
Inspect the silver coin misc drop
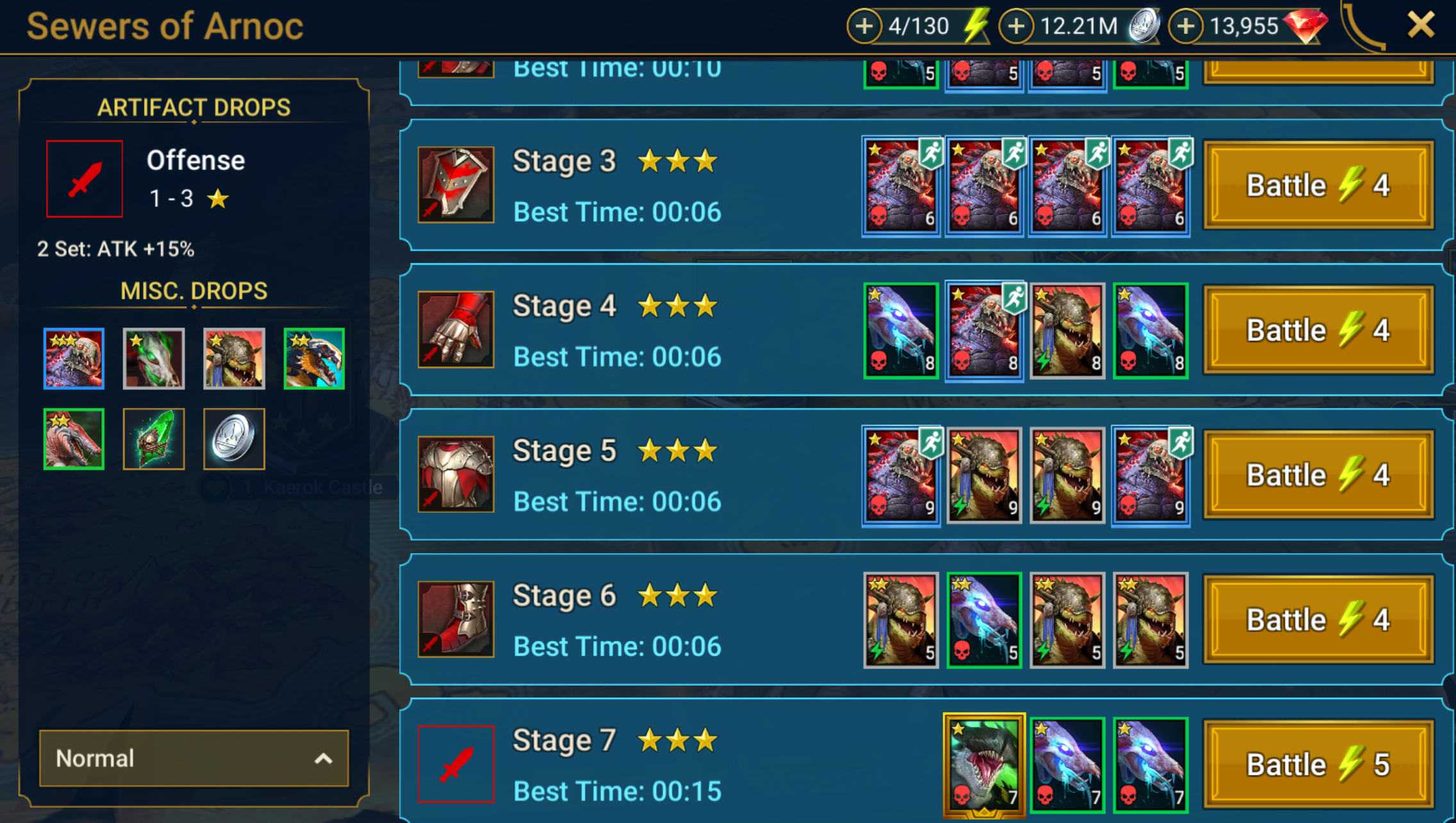pos(234,439)
